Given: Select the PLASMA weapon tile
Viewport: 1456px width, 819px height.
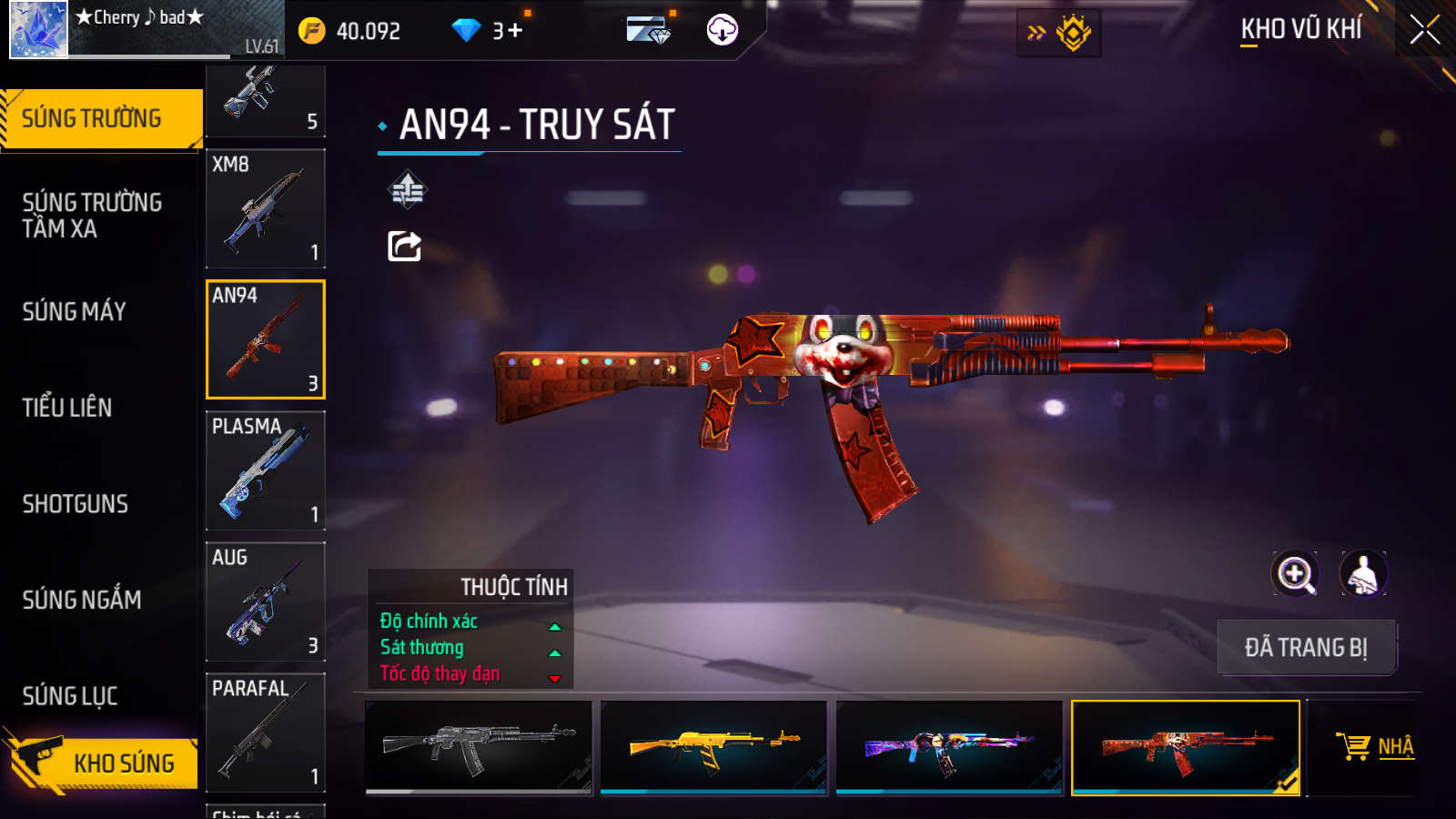Looking at the screenshot, I should coord(266,470).
